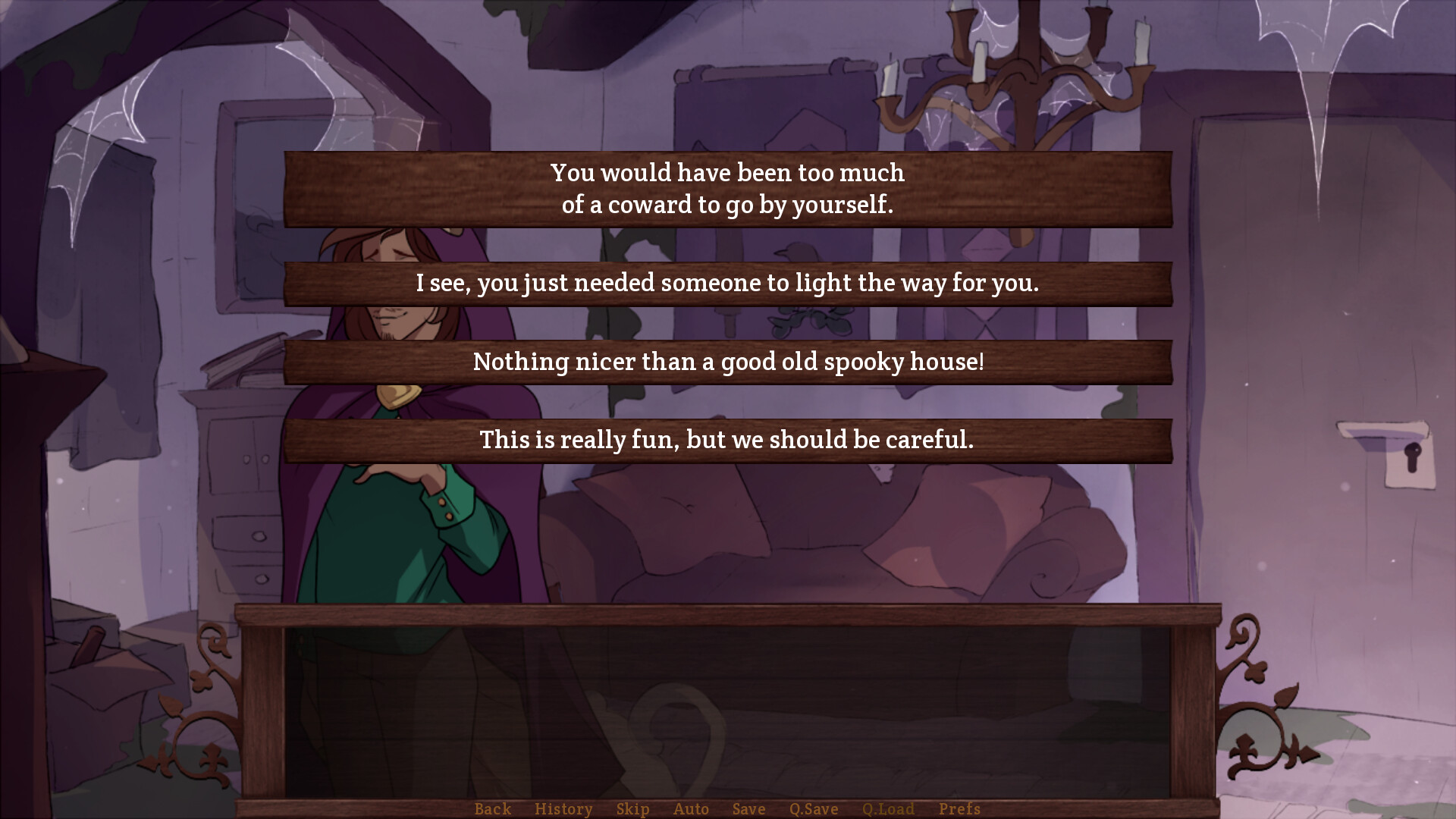Open the History log
Image resolution: width=1456 pixels, height=819 pixels.
tap(563, 808)
